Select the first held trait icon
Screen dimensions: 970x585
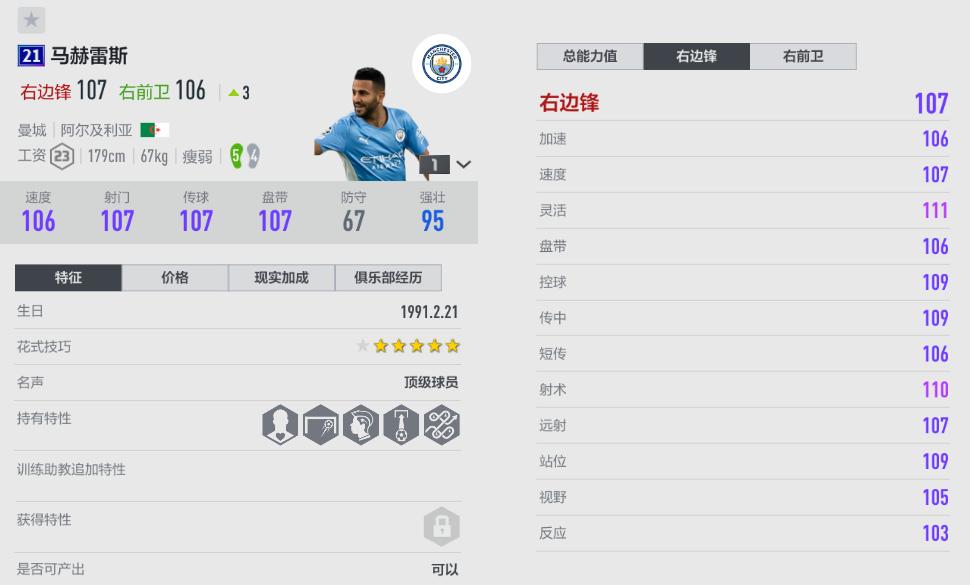pyautogui.click(x=280, y=425)
